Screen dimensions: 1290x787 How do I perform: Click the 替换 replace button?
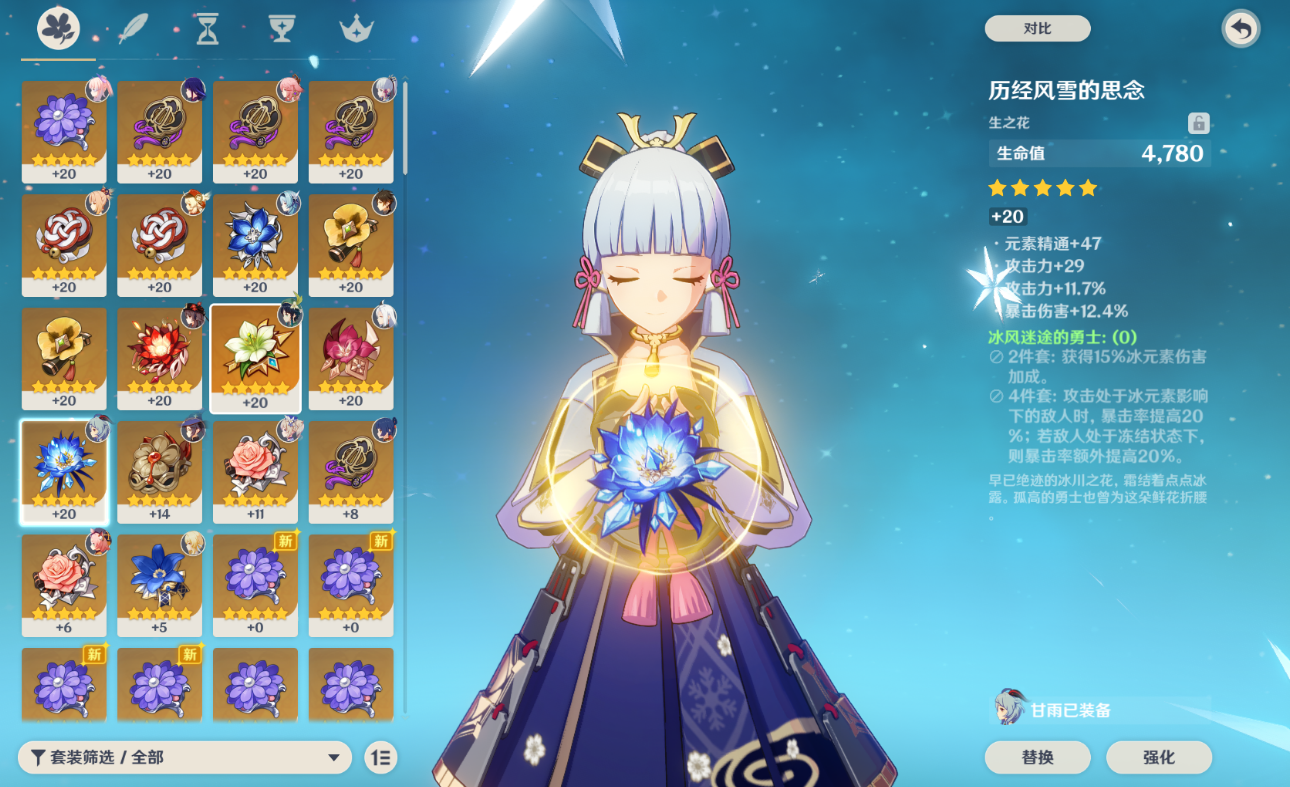tap(1037, 757)
